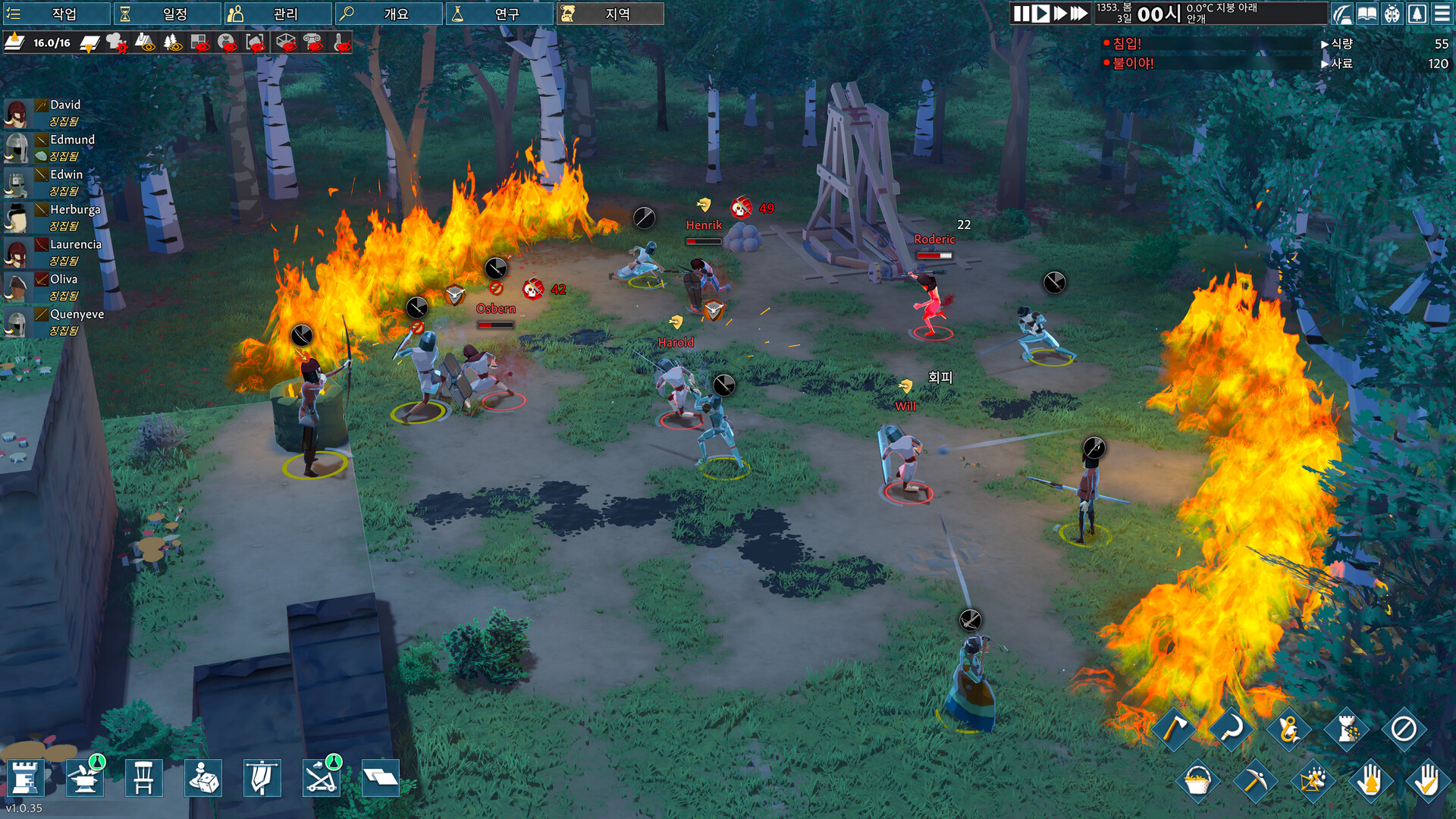Open the 지역 region tab
Image resolution: width=1456 pixels, height=819 pixels.
[610, 14]
